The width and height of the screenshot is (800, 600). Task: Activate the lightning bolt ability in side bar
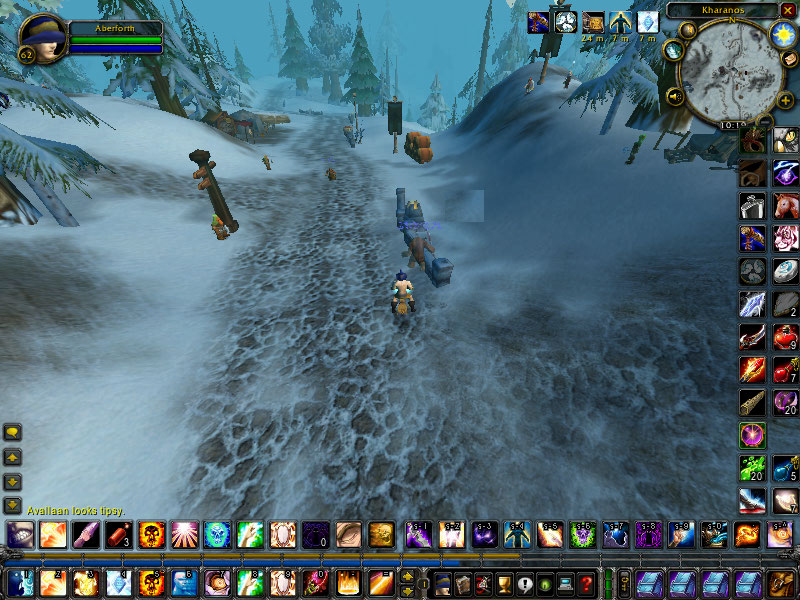click(x=752, y=304)
